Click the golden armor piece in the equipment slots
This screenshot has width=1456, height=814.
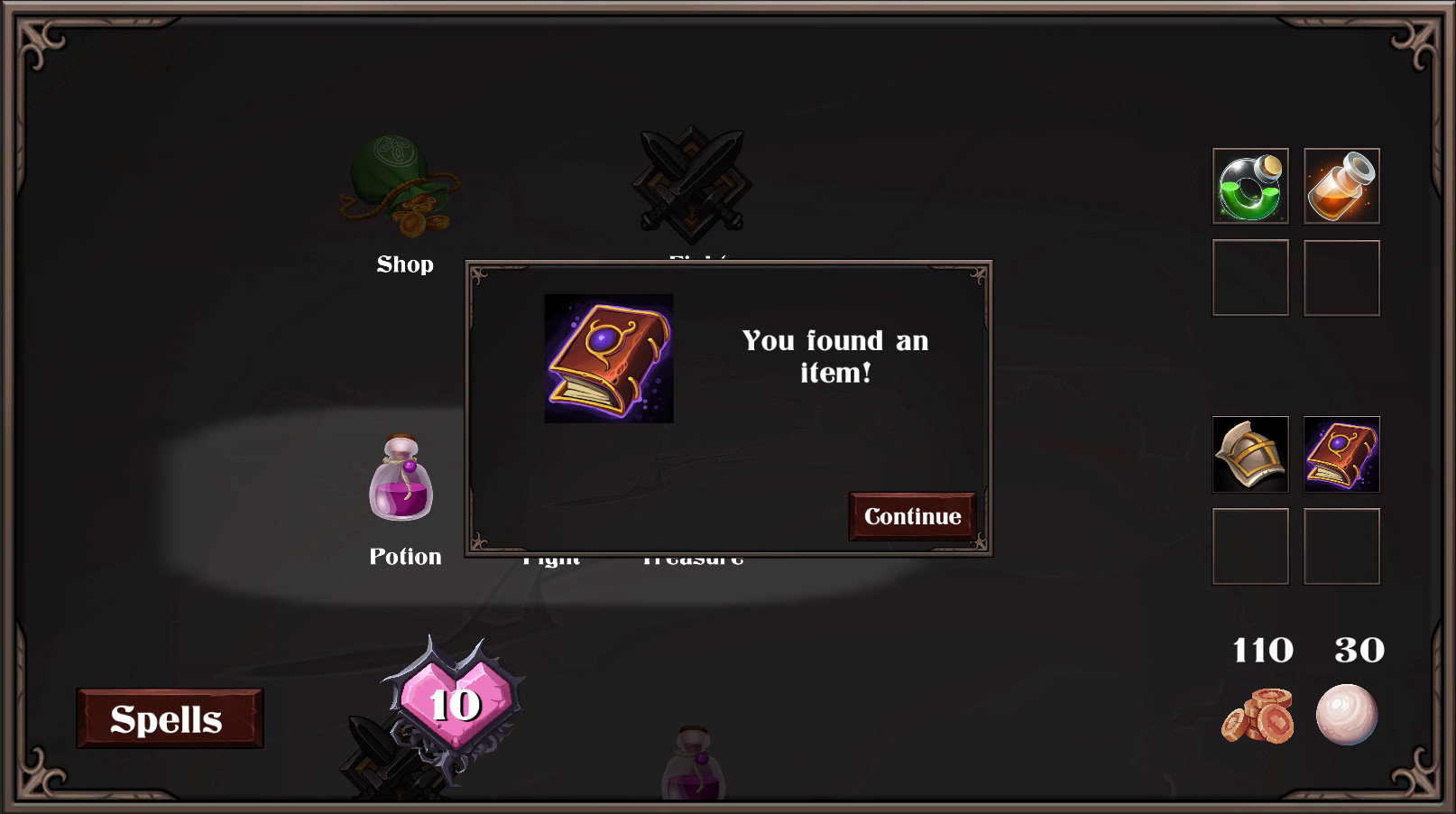point(1249,456)
